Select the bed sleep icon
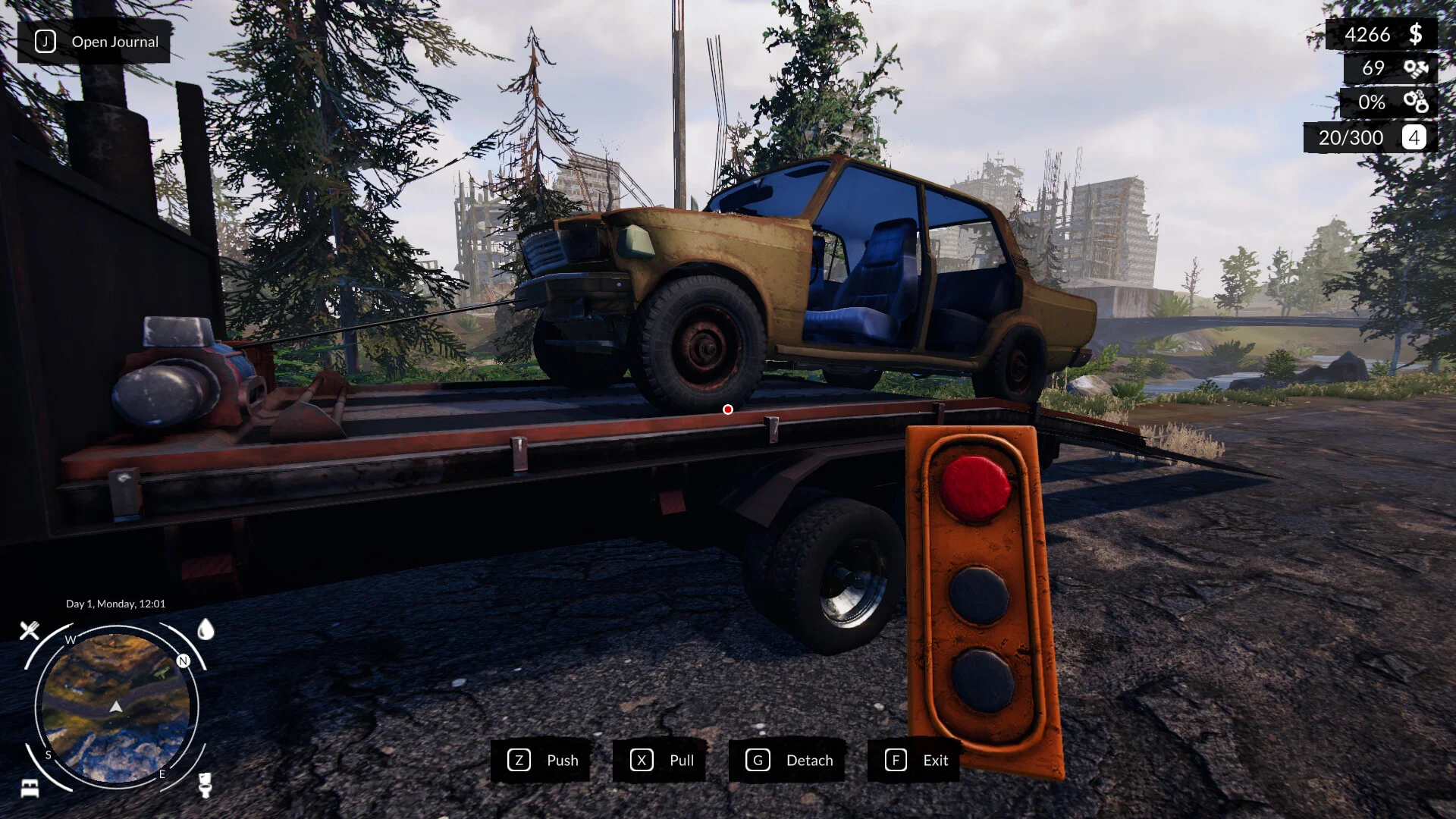This screenshot has width=1456, height=819. coord(30,787)
